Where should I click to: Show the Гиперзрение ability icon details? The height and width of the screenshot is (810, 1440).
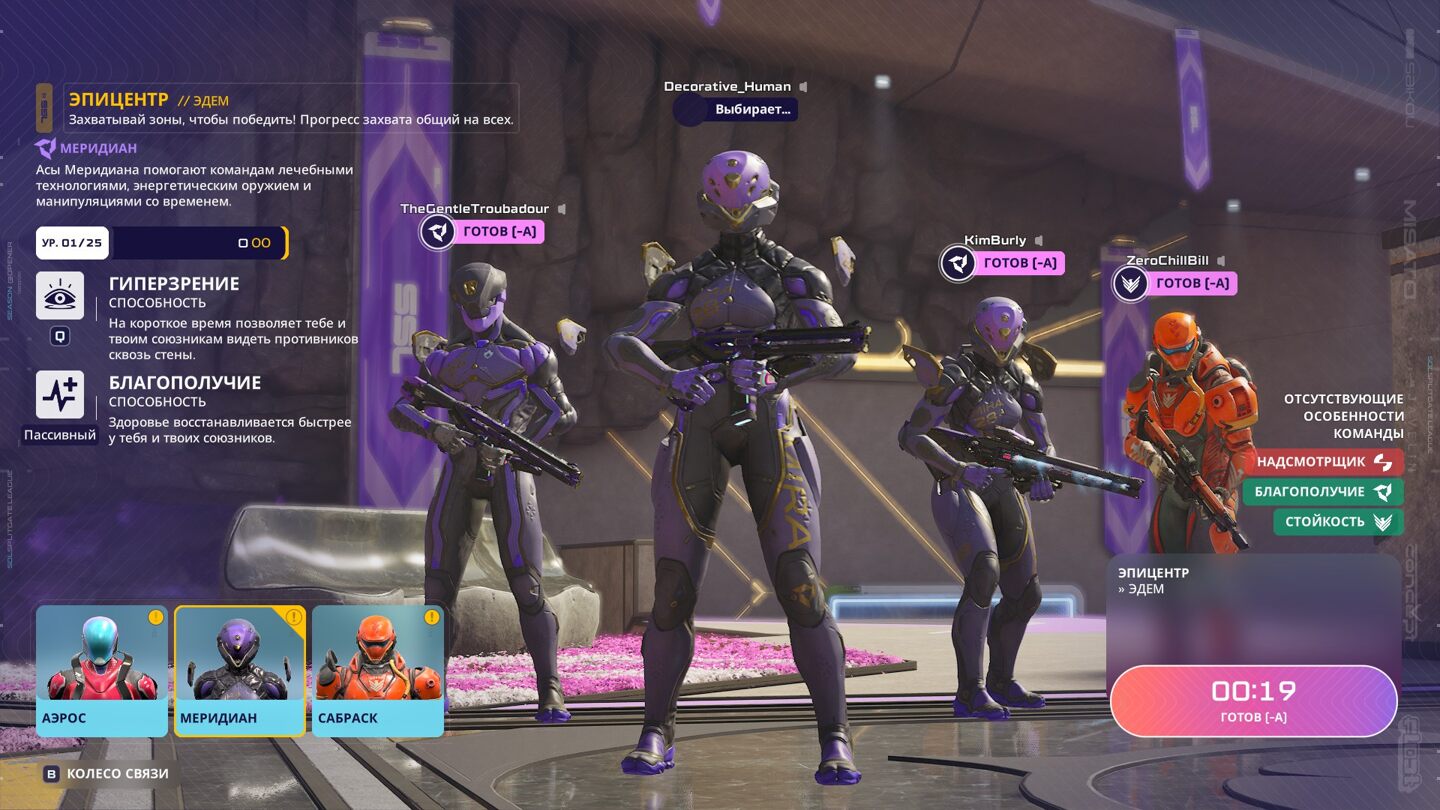(x=60, y=296)
